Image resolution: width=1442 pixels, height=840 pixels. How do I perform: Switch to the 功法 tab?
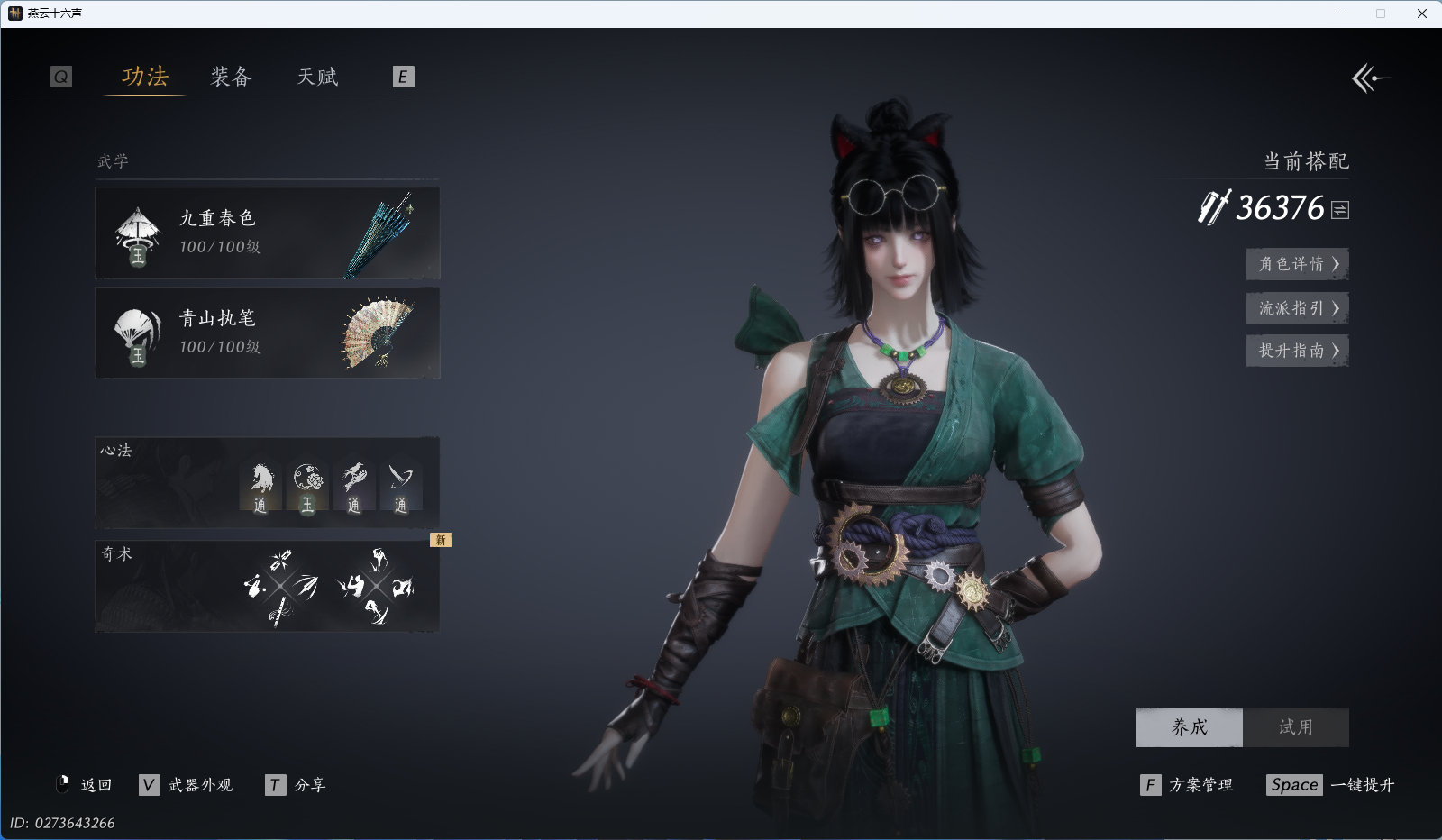145,77
